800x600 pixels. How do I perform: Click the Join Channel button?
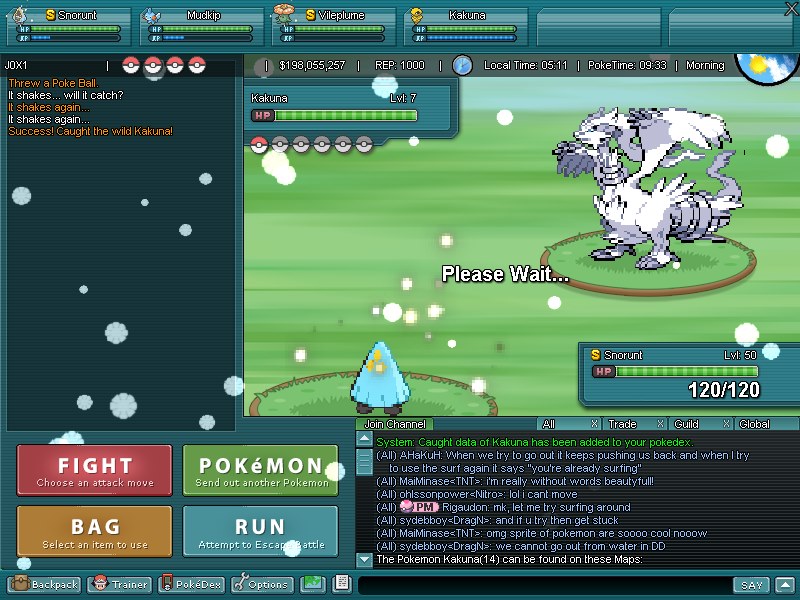pos(395,424)
